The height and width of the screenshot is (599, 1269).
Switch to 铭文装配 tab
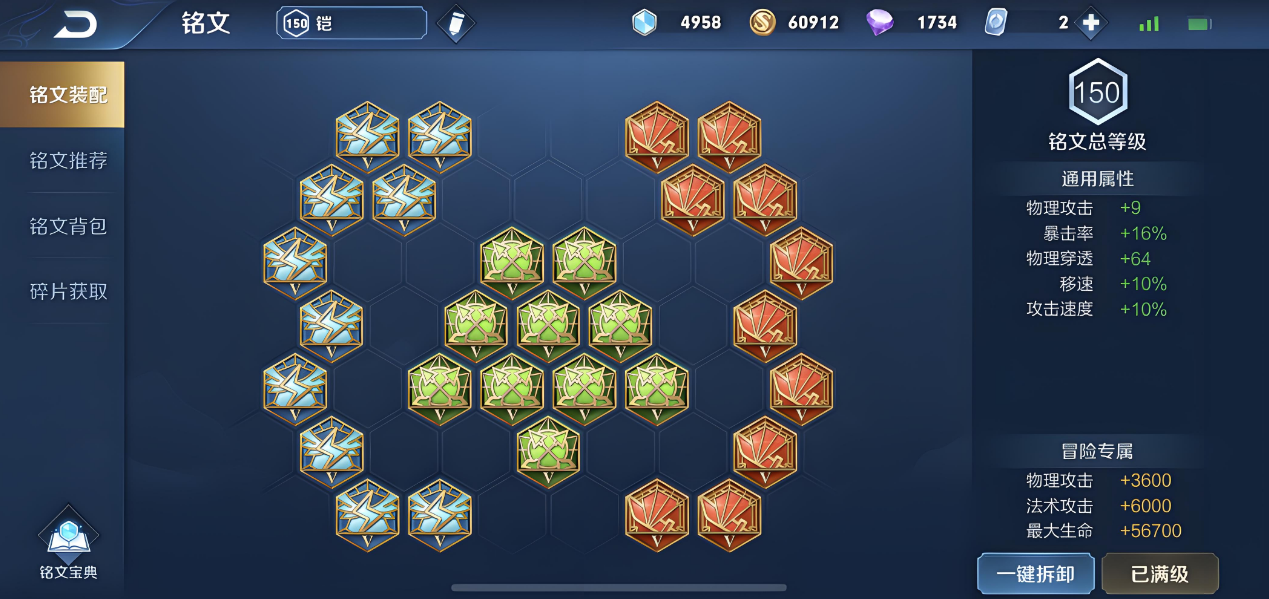pyautogui.click(x=67, y=95)
